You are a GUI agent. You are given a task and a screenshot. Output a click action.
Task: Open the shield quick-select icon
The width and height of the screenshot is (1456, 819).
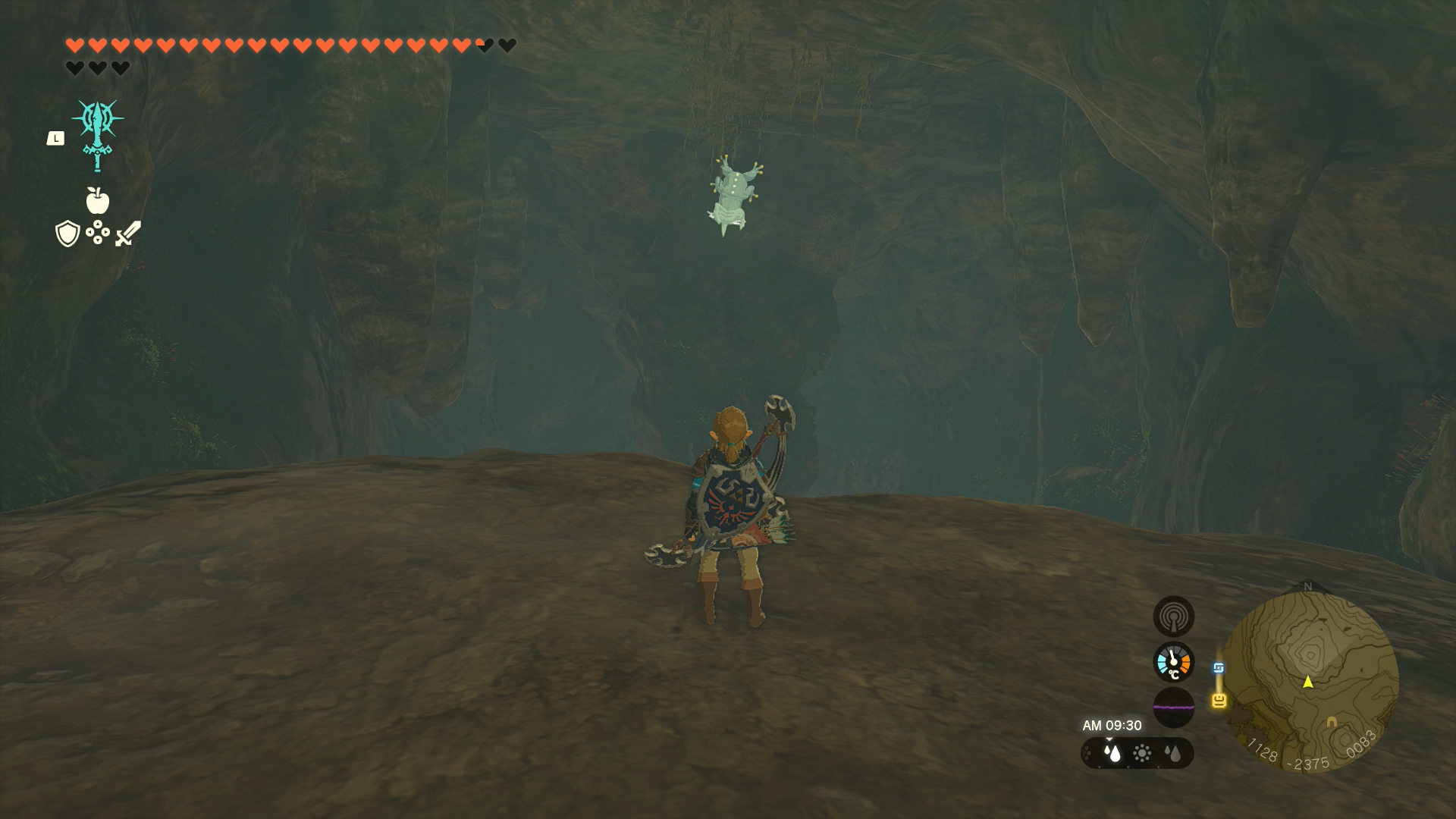click(x=67, y=234)
